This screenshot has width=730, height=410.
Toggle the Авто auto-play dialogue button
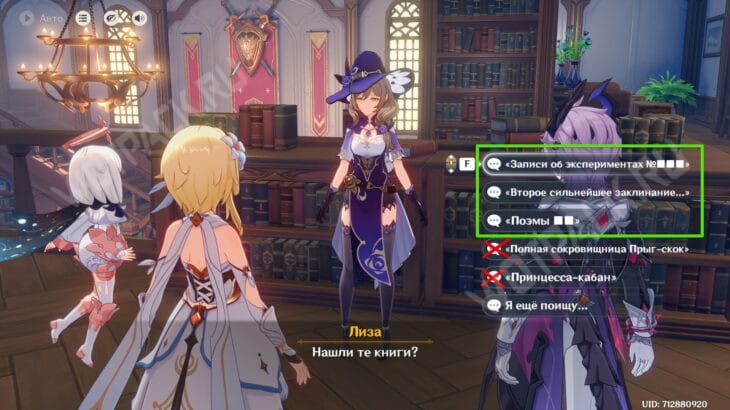[x=39, y=17]
